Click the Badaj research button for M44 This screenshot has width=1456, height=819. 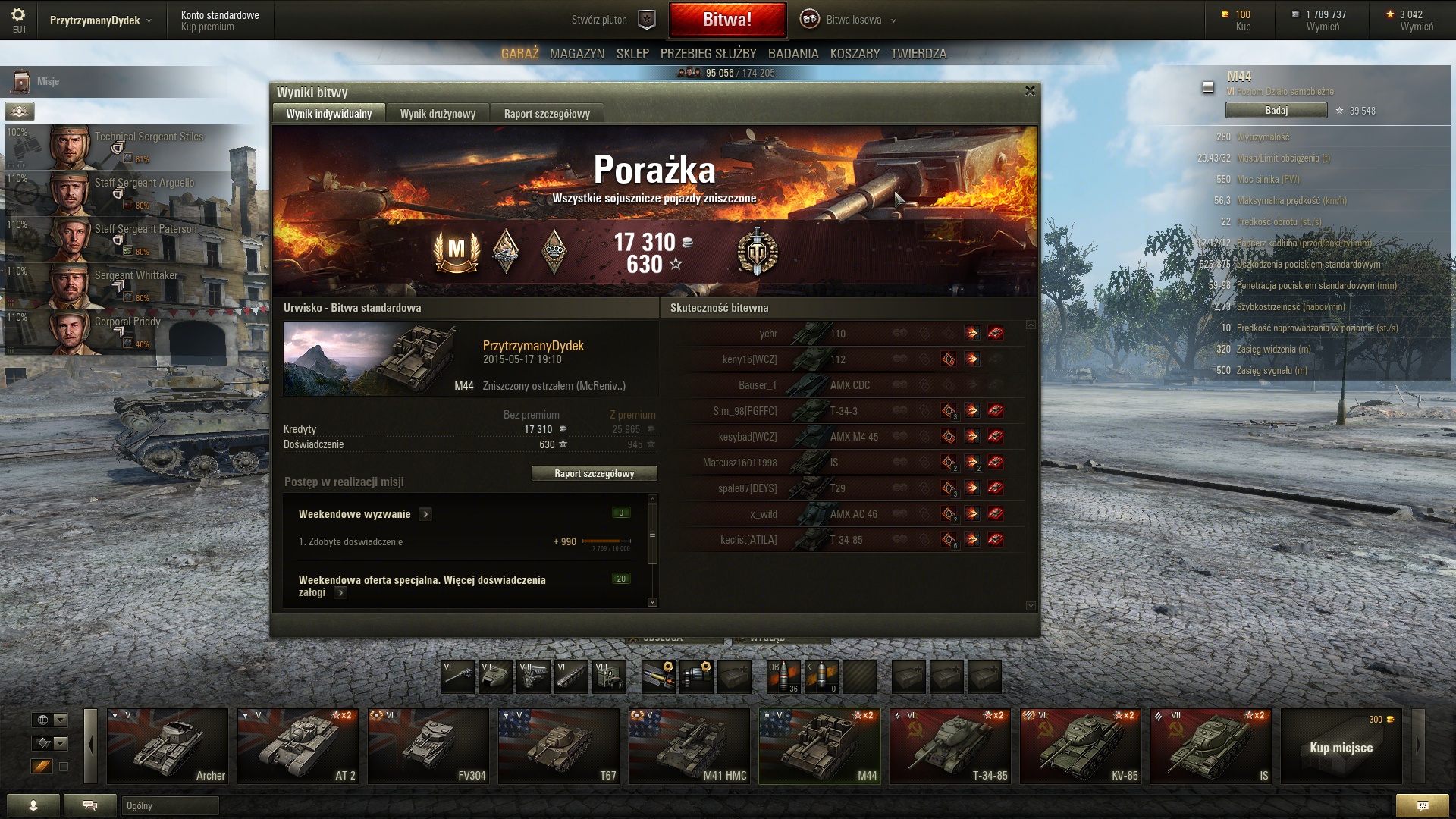tap(1276, 111)
